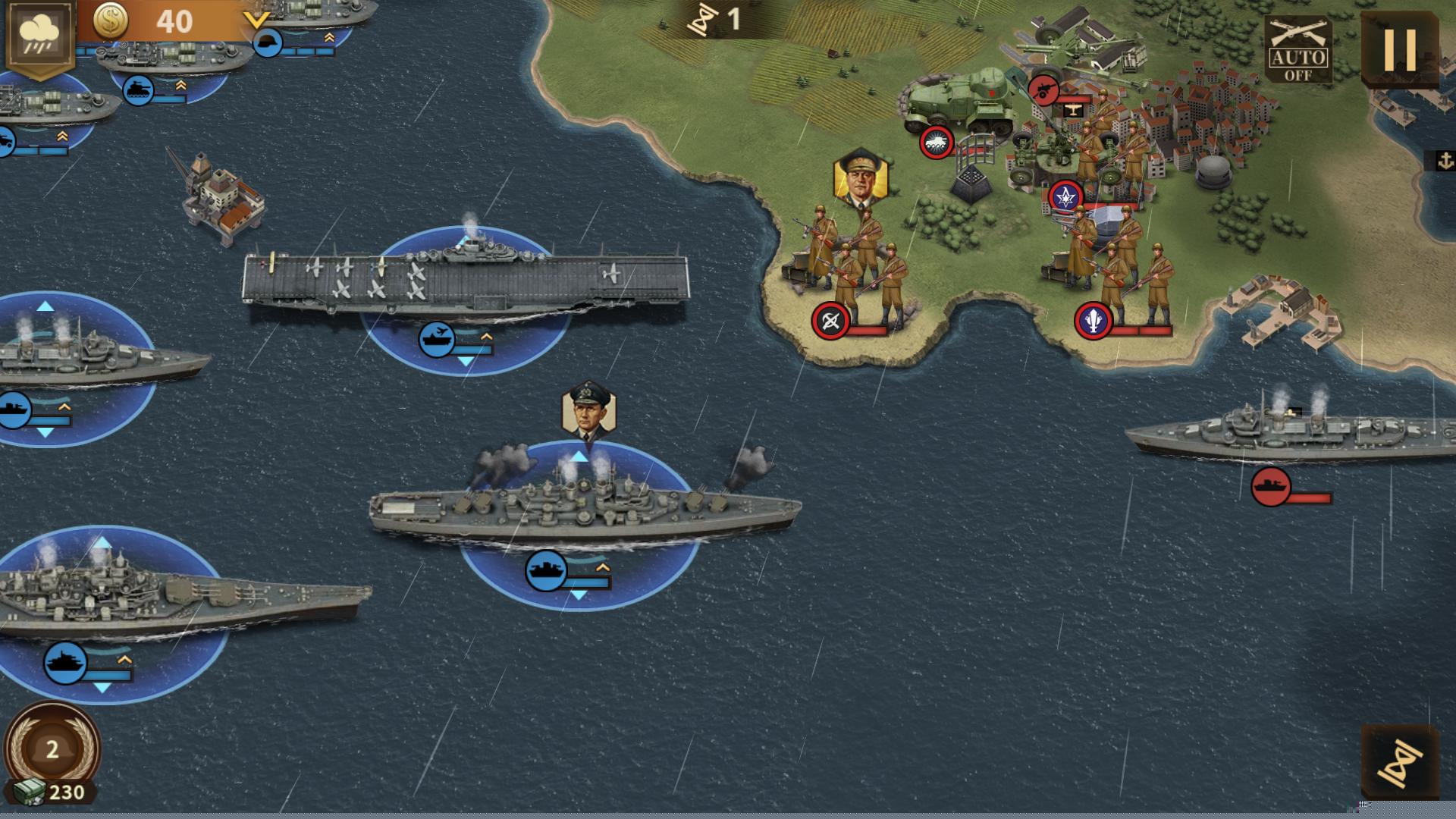Expand the gold resource dropdown arrow
The image size is (1456, 819).
[x=257, y=21]
